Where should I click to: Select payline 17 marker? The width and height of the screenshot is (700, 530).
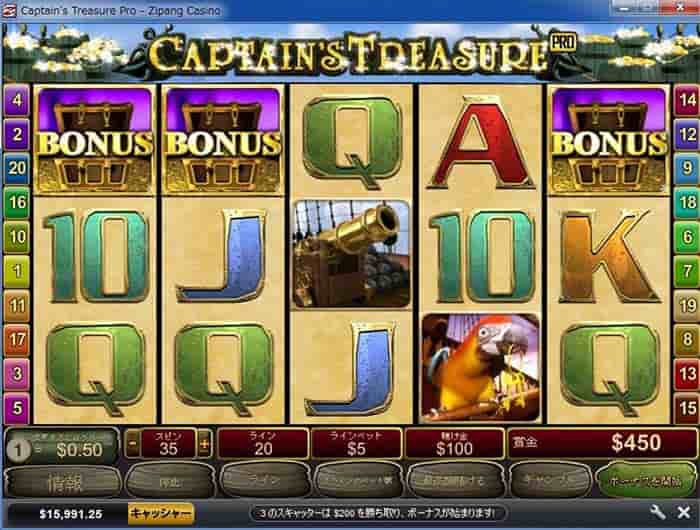tap(16, 339)
